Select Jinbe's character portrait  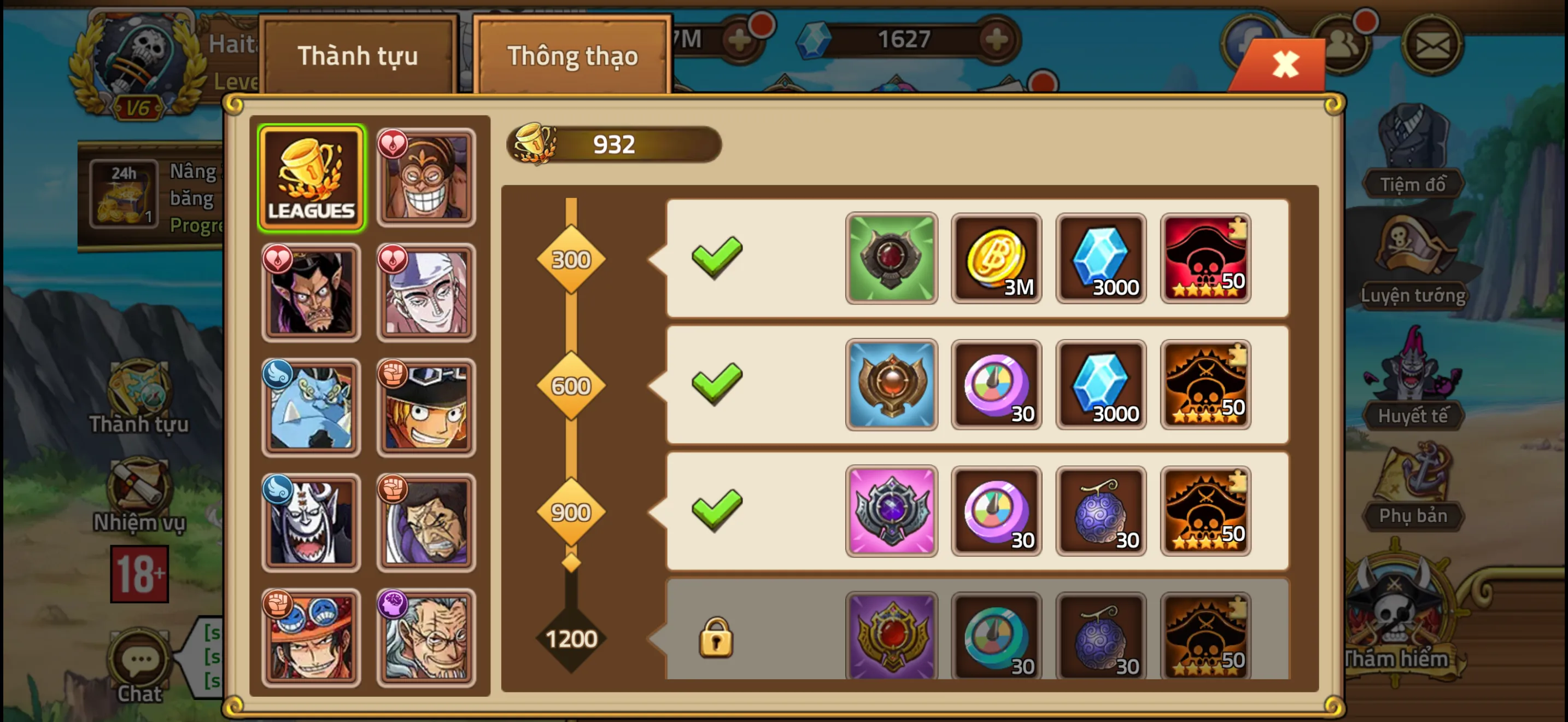point(312,406)
